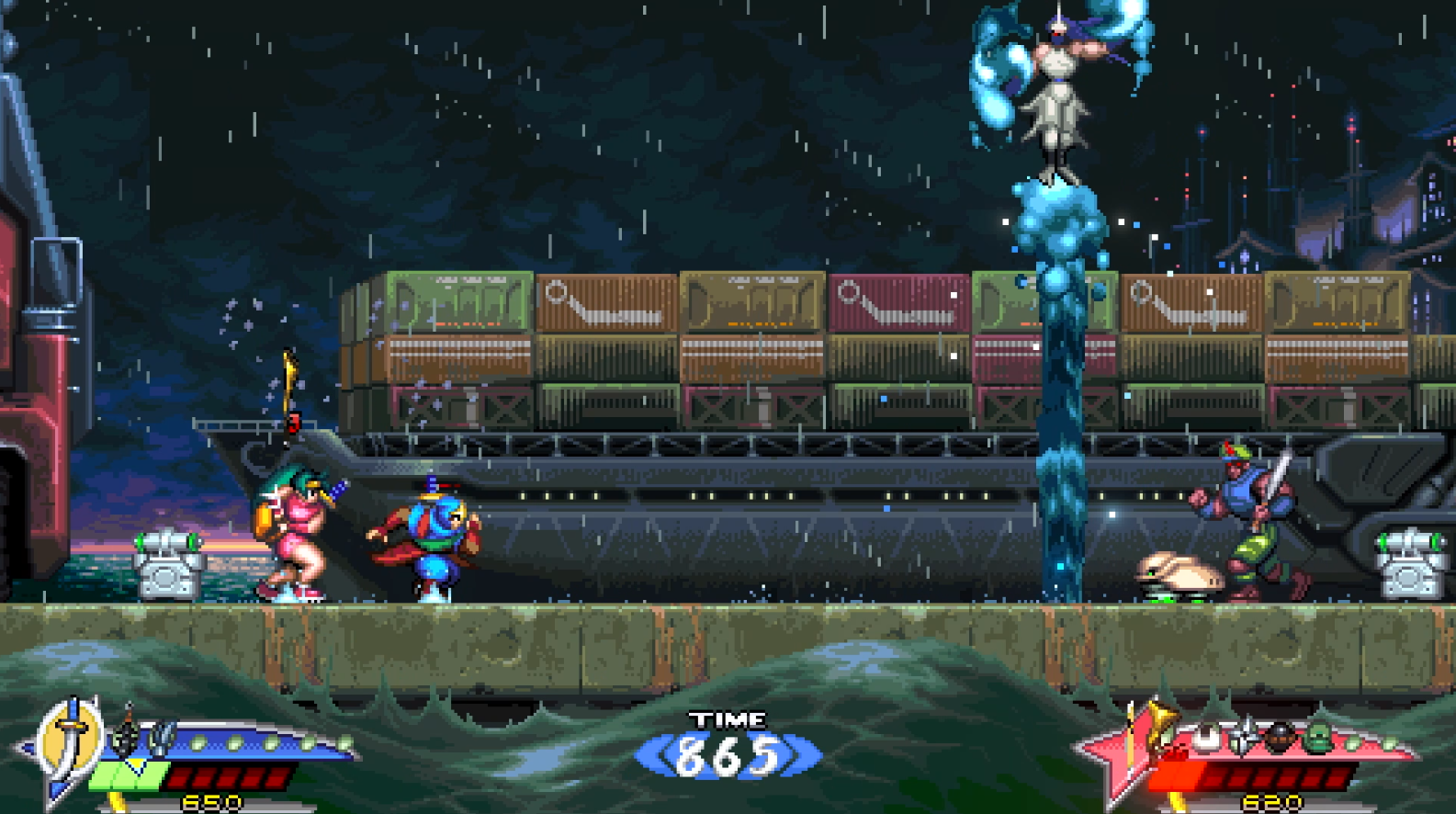Pick the silver shuriken item slot

[x=1244, y=736]
